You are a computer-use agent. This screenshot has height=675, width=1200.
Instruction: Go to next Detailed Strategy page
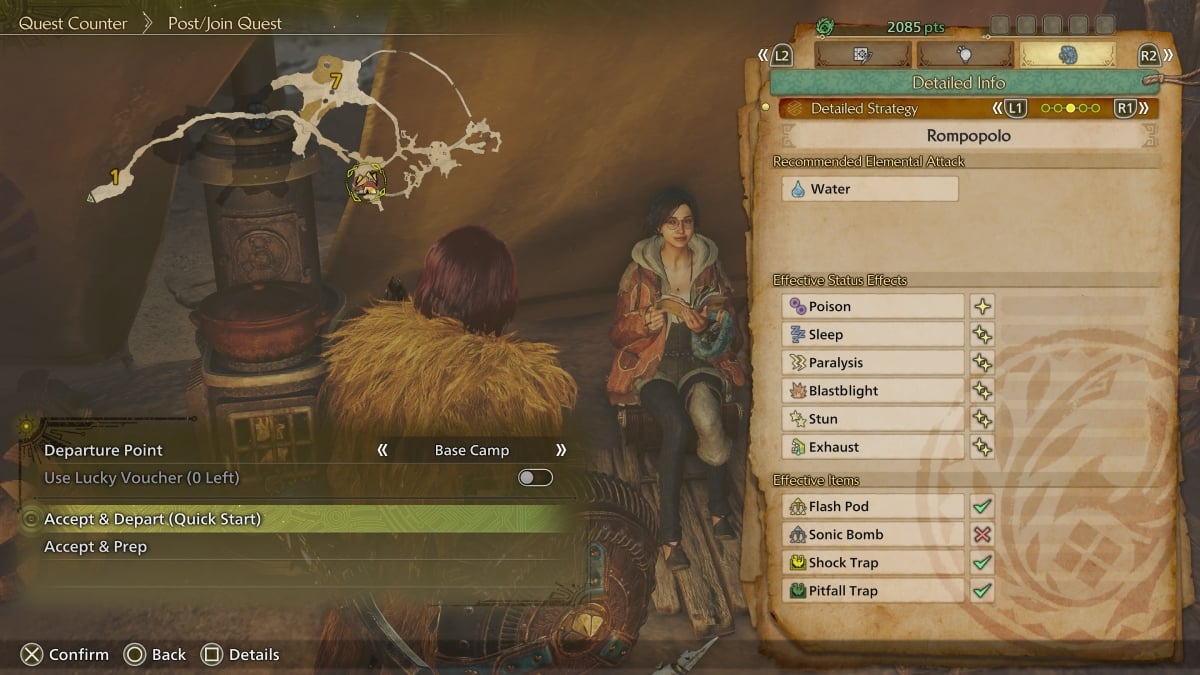click(x=1128, y=108)
